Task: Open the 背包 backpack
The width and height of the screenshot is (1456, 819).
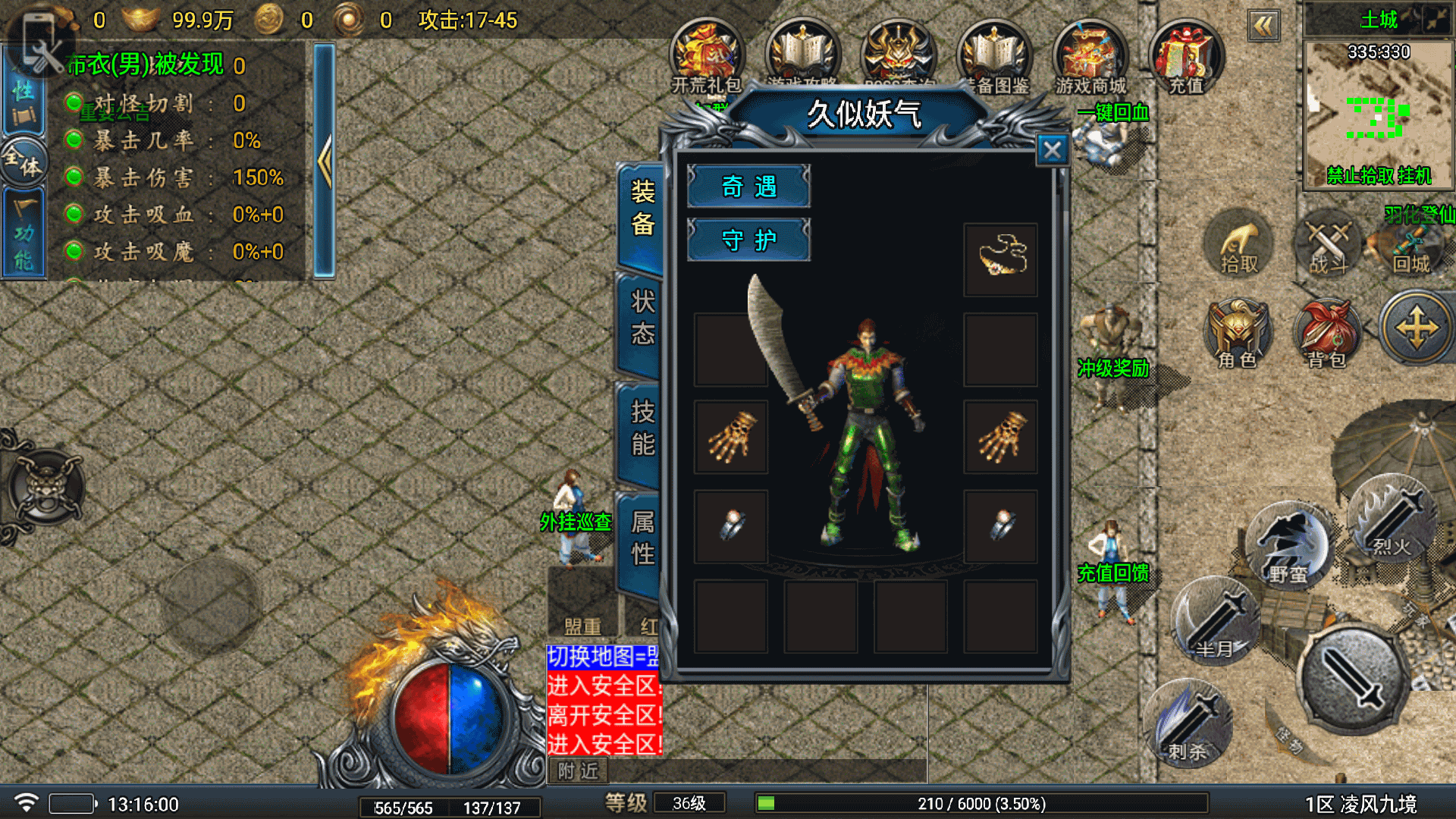Action: [x=1327, y=334]
